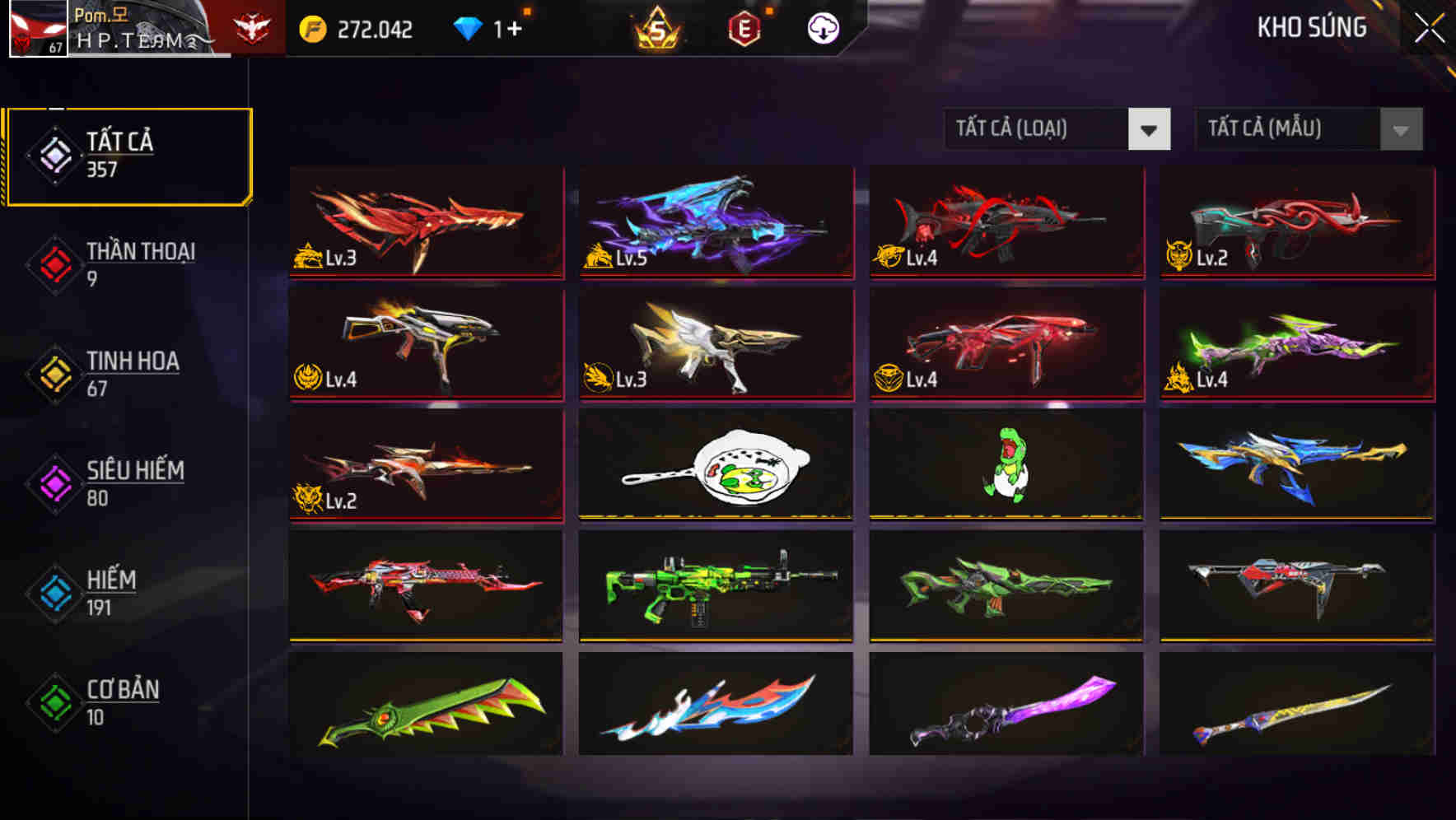This screenshot has width=1456, height=820.
Task: Open the TẤT CẢ (MẪU) dropdown
Action: [x=1309, y=129]
